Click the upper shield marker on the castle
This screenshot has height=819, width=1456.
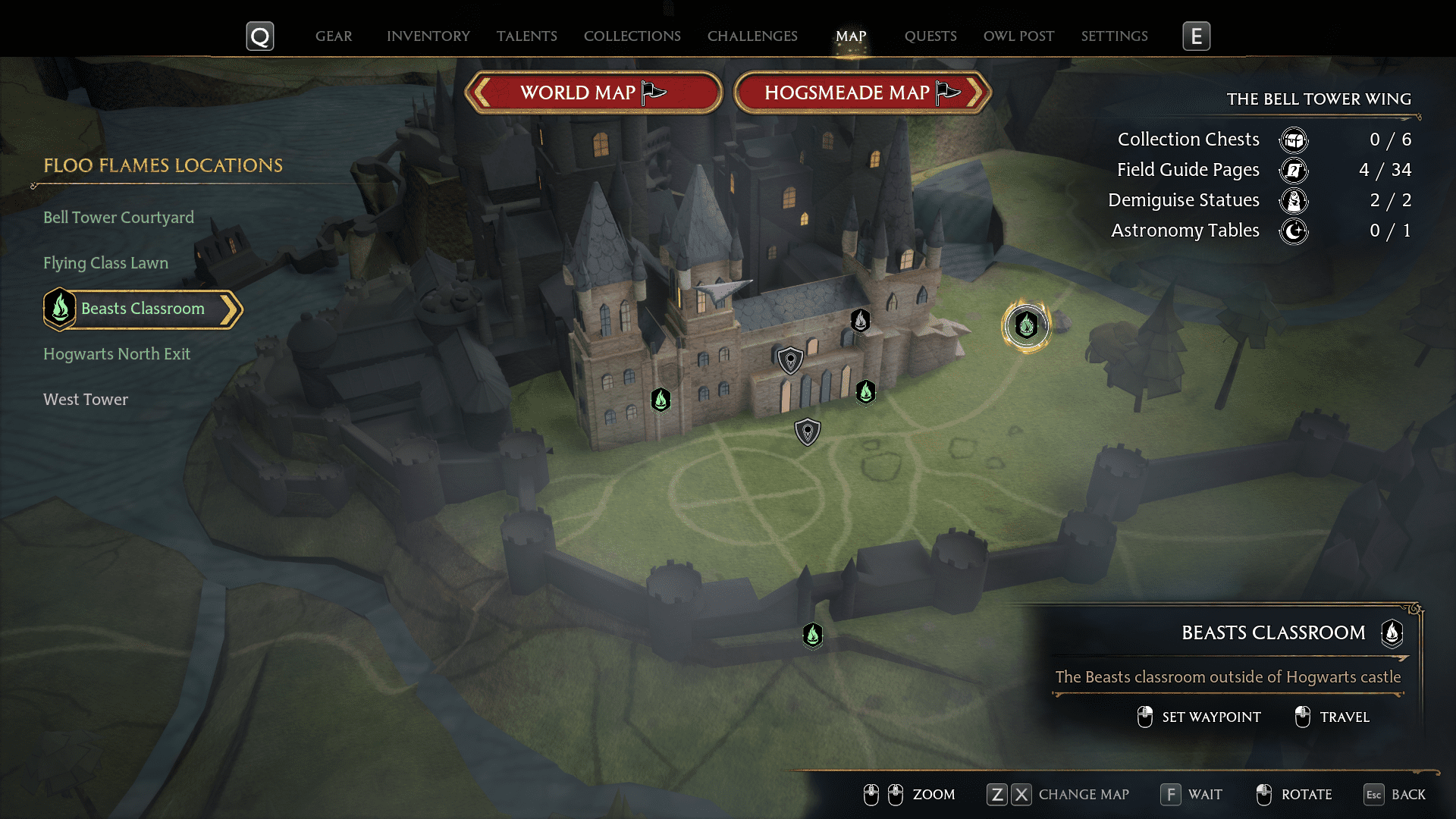click(789, 359)
